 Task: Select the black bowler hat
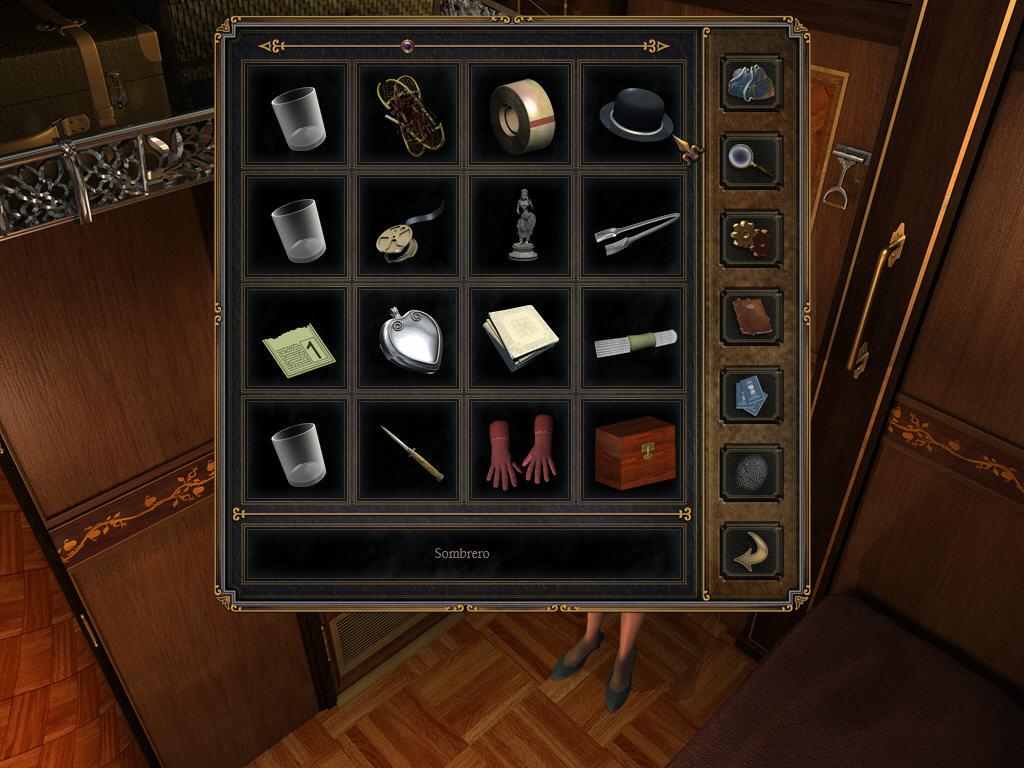[x=633, y=114]
